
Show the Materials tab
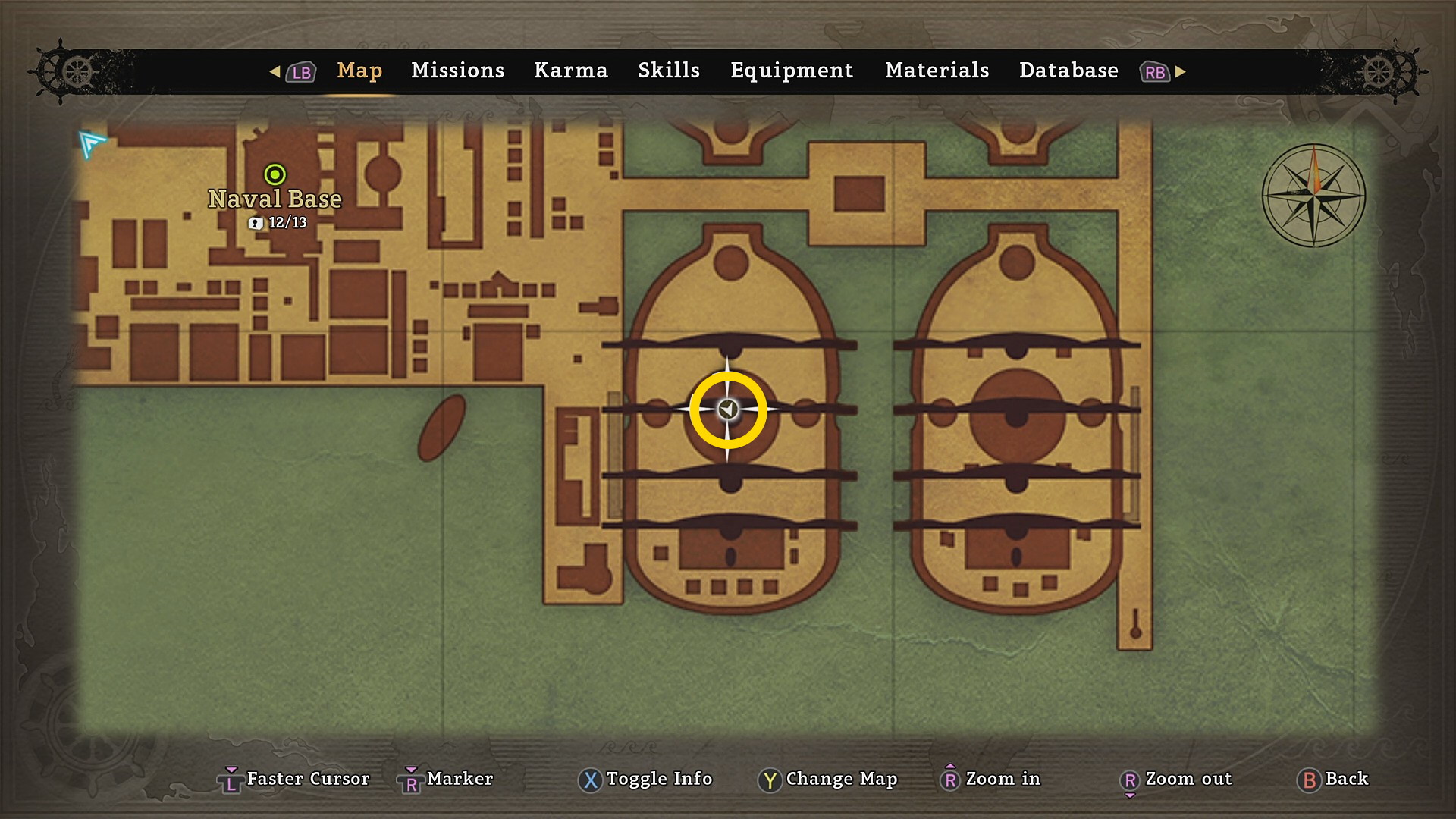[x=937, y=71]
